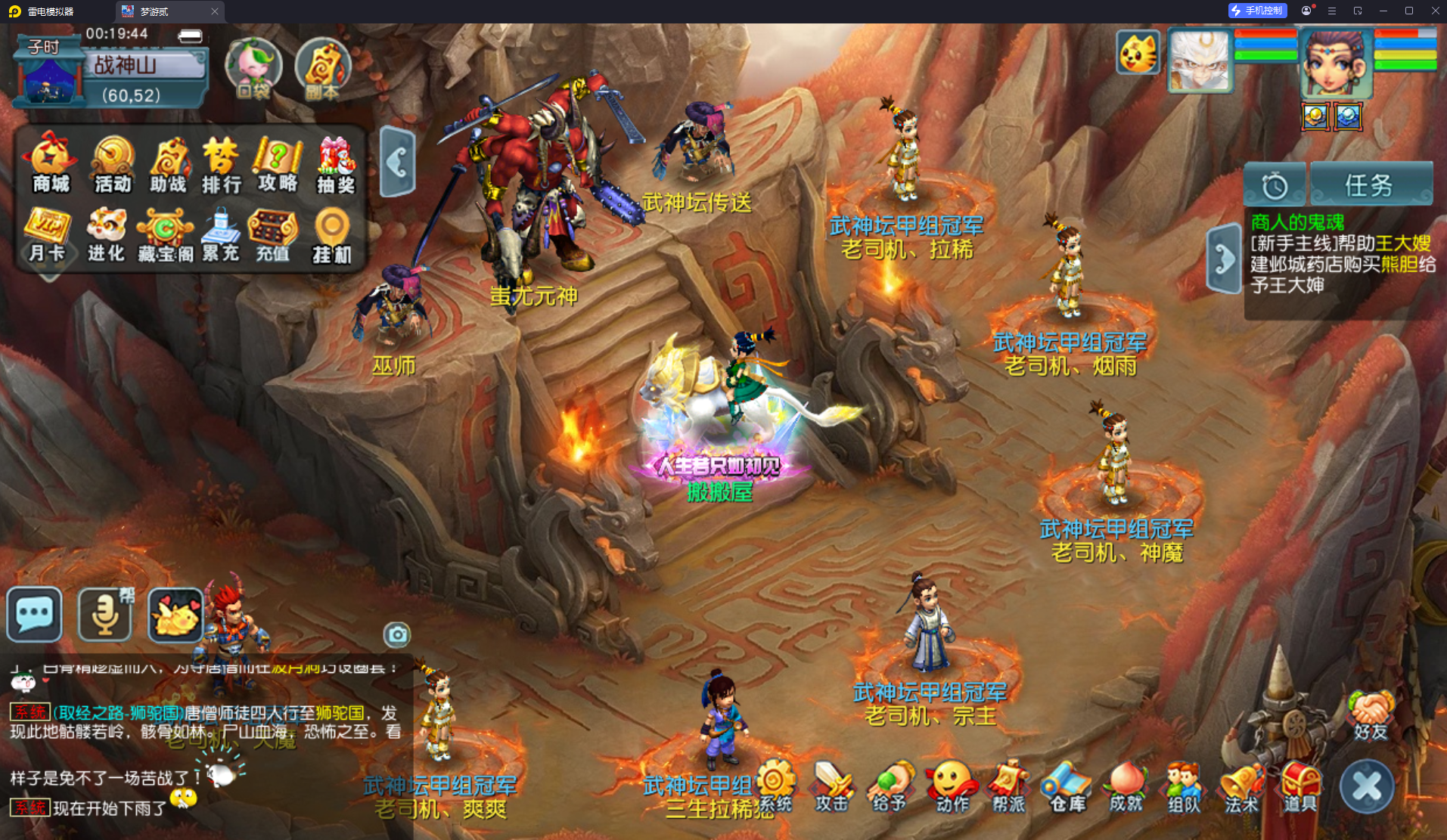Collapse the top-left icon menu arrow
Viewport: 1447px width, 840px height.
pyautogui.click(x=398, y=162)
